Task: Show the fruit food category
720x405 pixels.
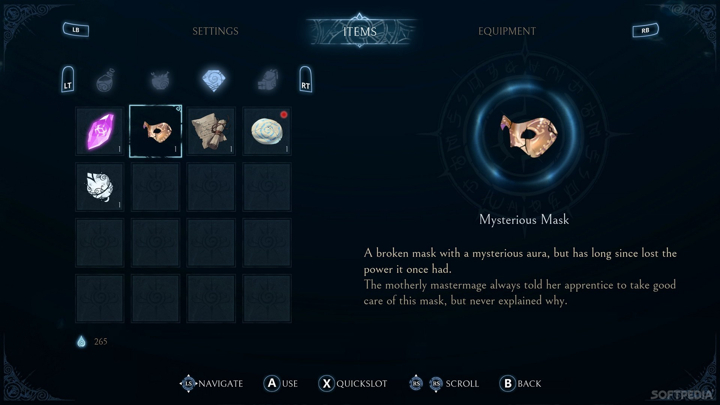Action: pos(159,79)
